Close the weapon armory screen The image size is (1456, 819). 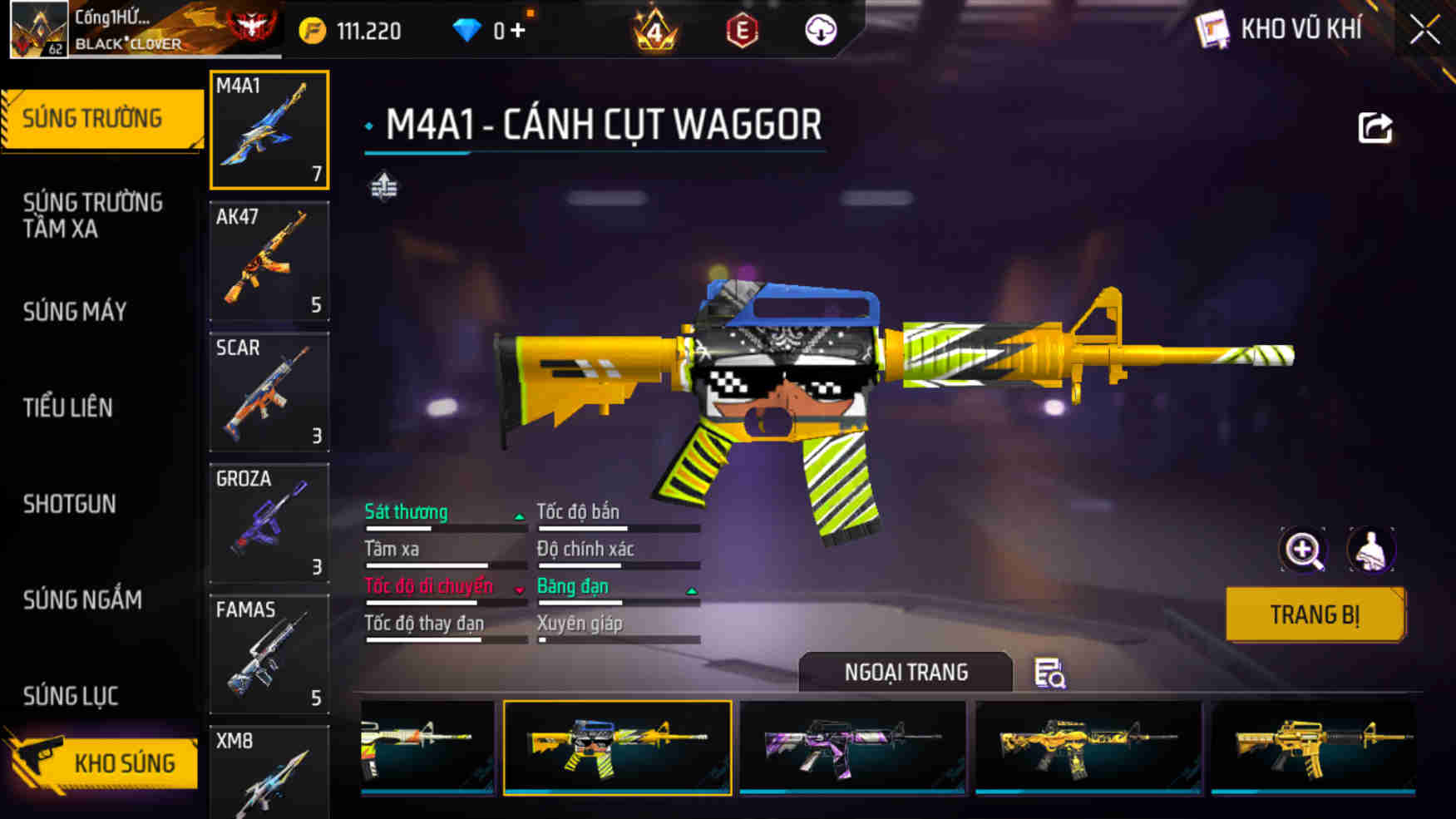tap(1424, 31)
